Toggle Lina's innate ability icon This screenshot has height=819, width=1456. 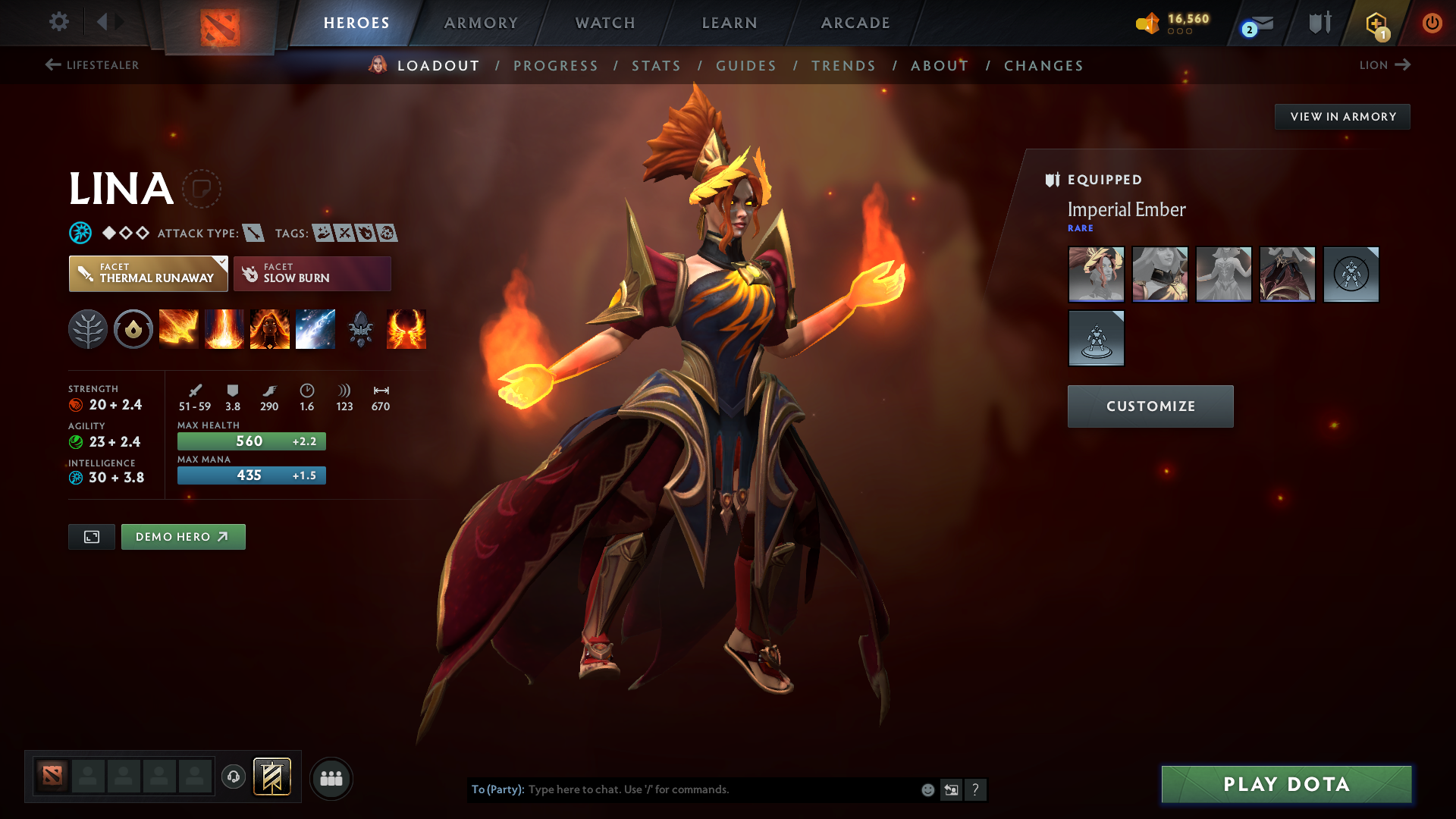tap(133, 328)
